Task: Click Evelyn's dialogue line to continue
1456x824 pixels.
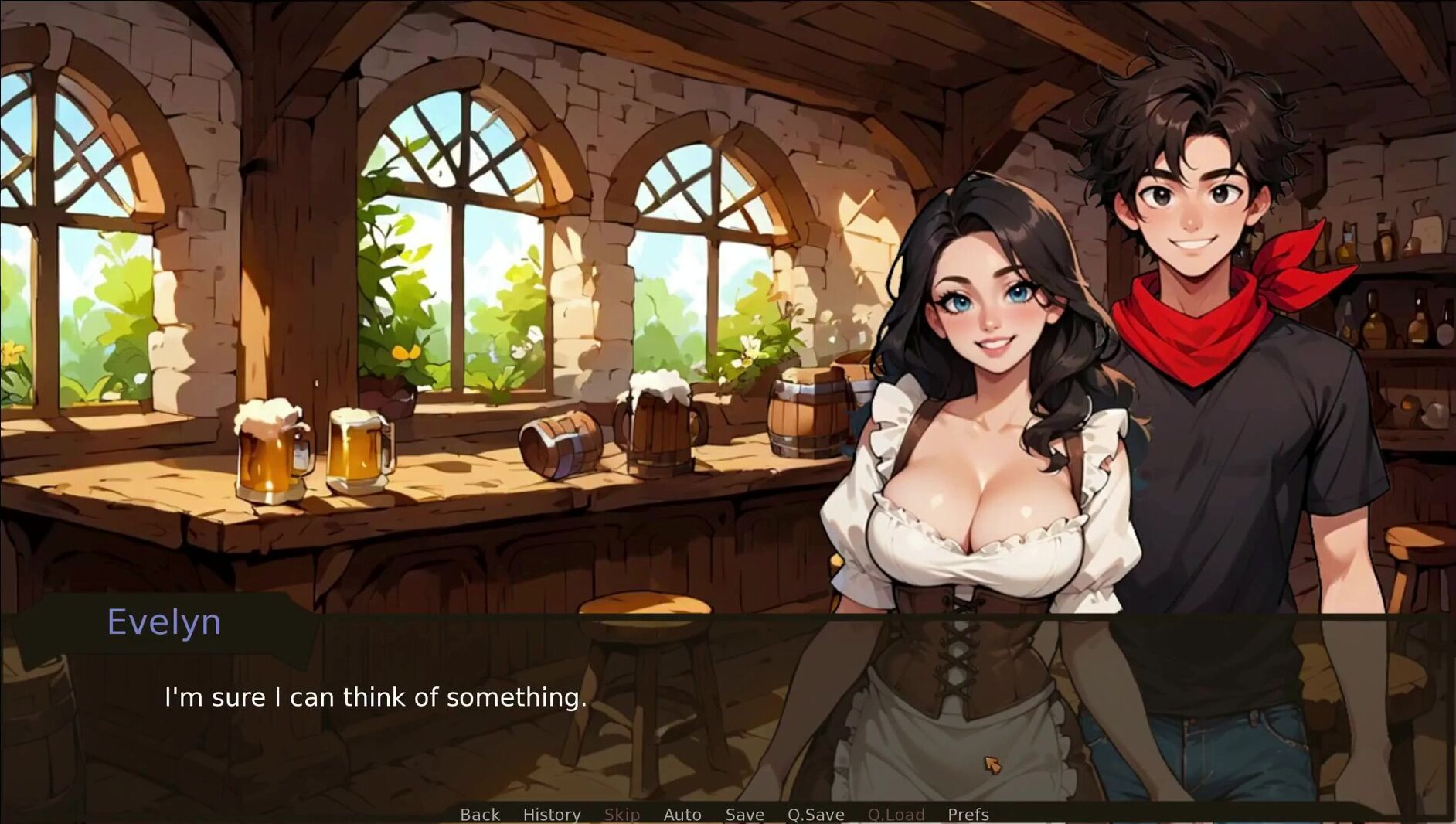Action: pyautogui.click(x=376, y=697)
